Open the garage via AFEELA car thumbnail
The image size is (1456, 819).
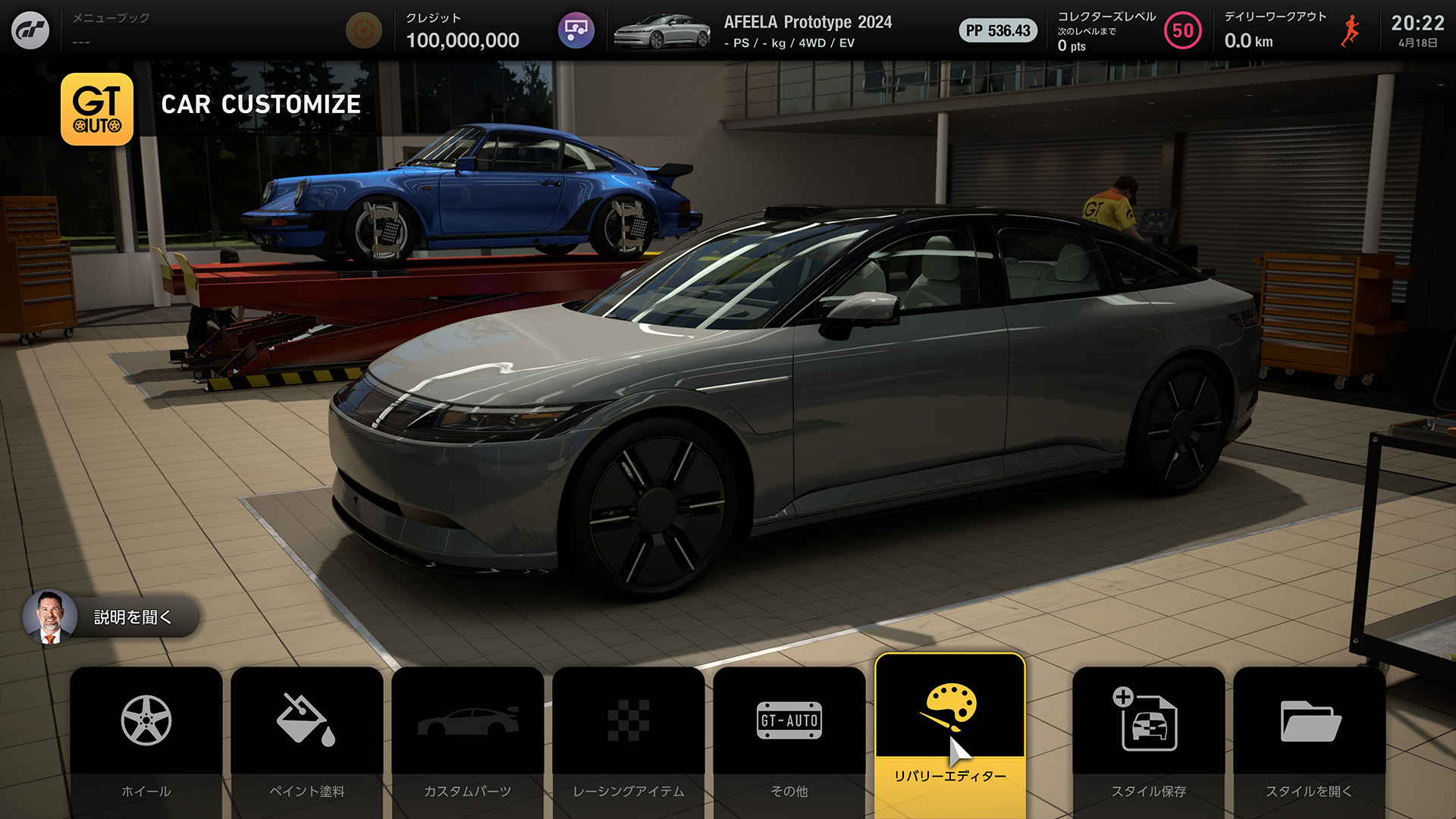(x=662, y=31)
